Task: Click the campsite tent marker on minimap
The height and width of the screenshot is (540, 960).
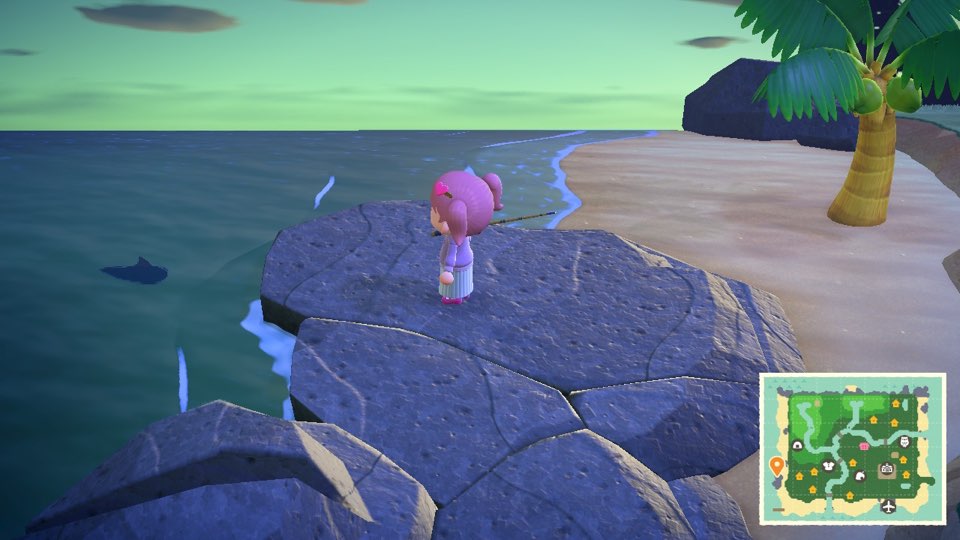Action: coord(797,445)
